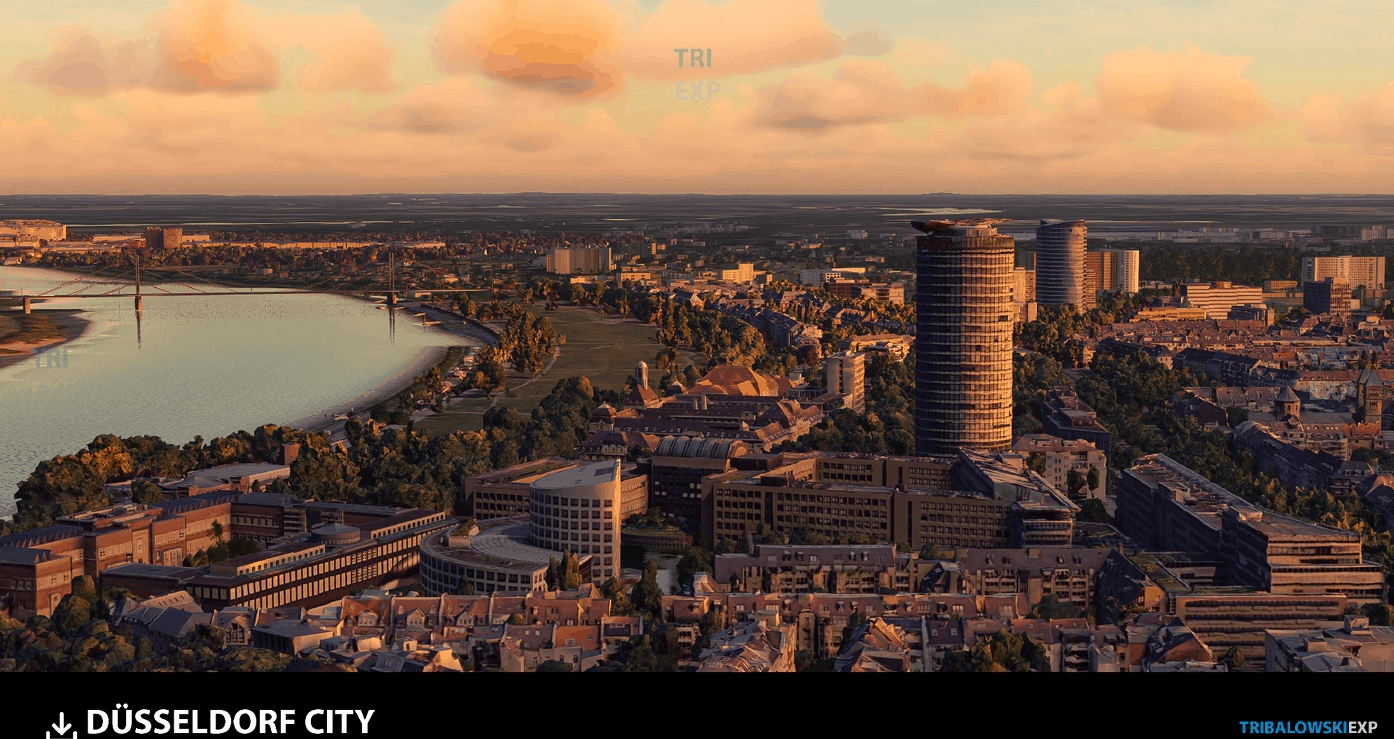
Task: Open the TribalowskiEXP logo link
Action: click(1308, 727)
